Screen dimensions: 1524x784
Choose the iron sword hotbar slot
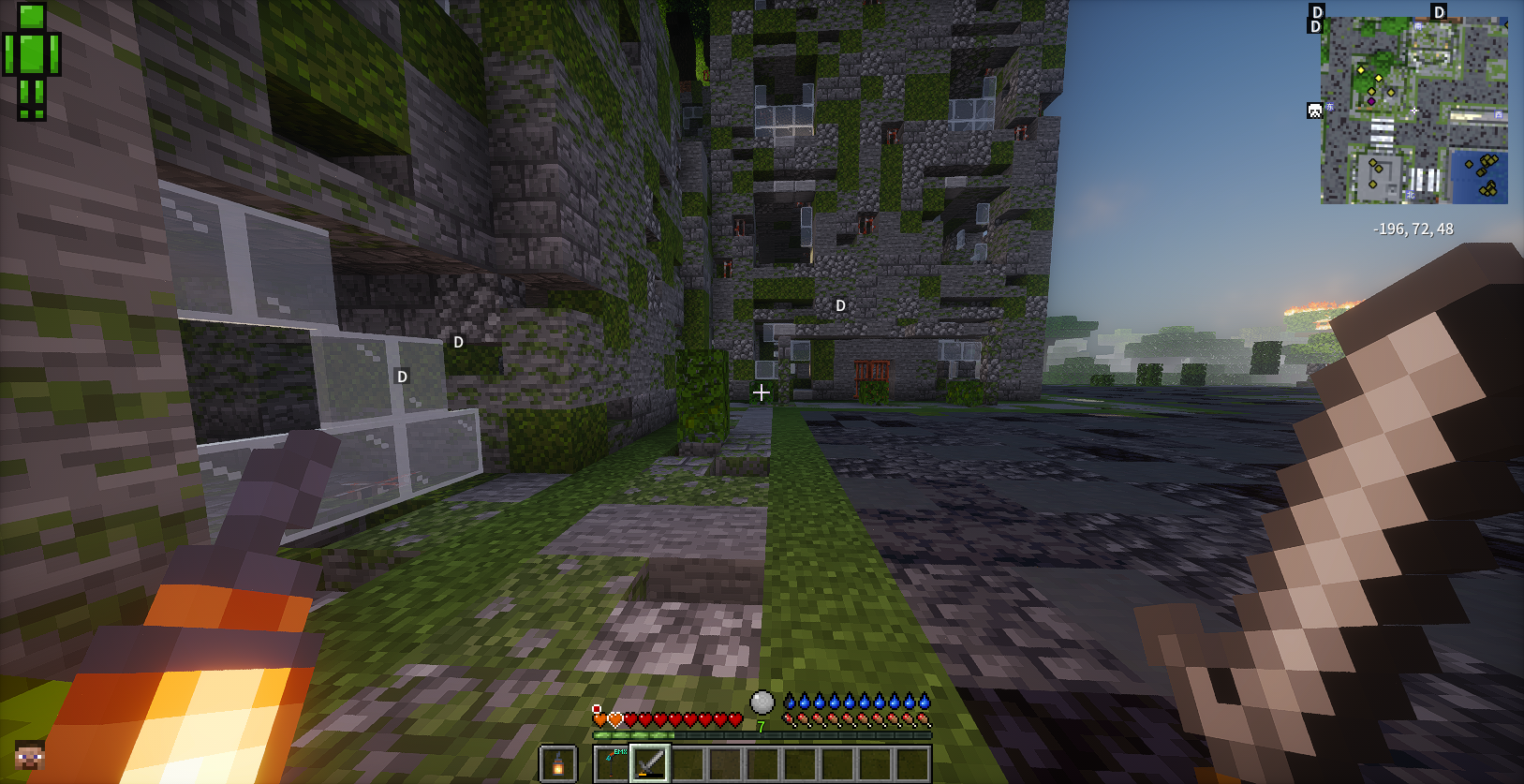click(650, 763)
